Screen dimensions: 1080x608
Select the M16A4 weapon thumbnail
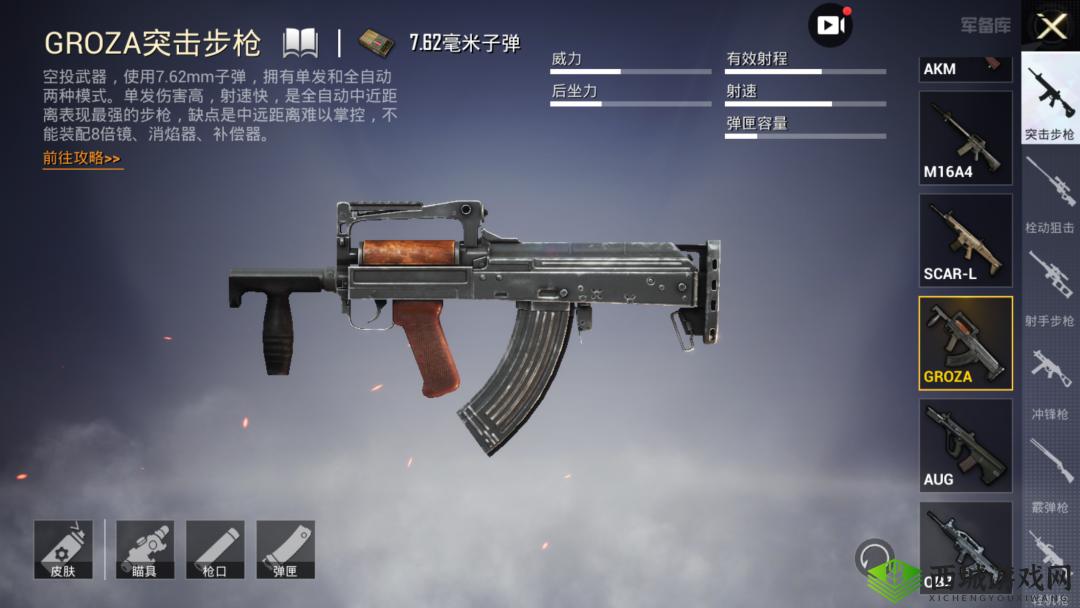coord(965,138)
